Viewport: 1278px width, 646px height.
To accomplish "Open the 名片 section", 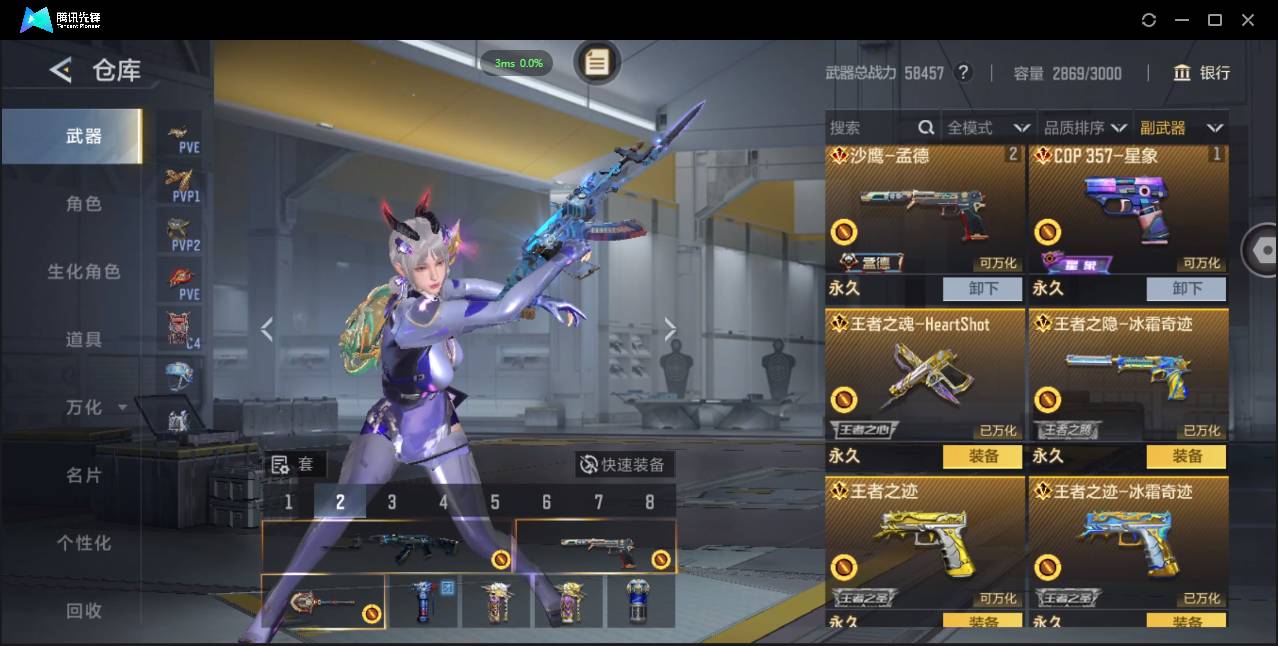I will [x=84, y=475].
